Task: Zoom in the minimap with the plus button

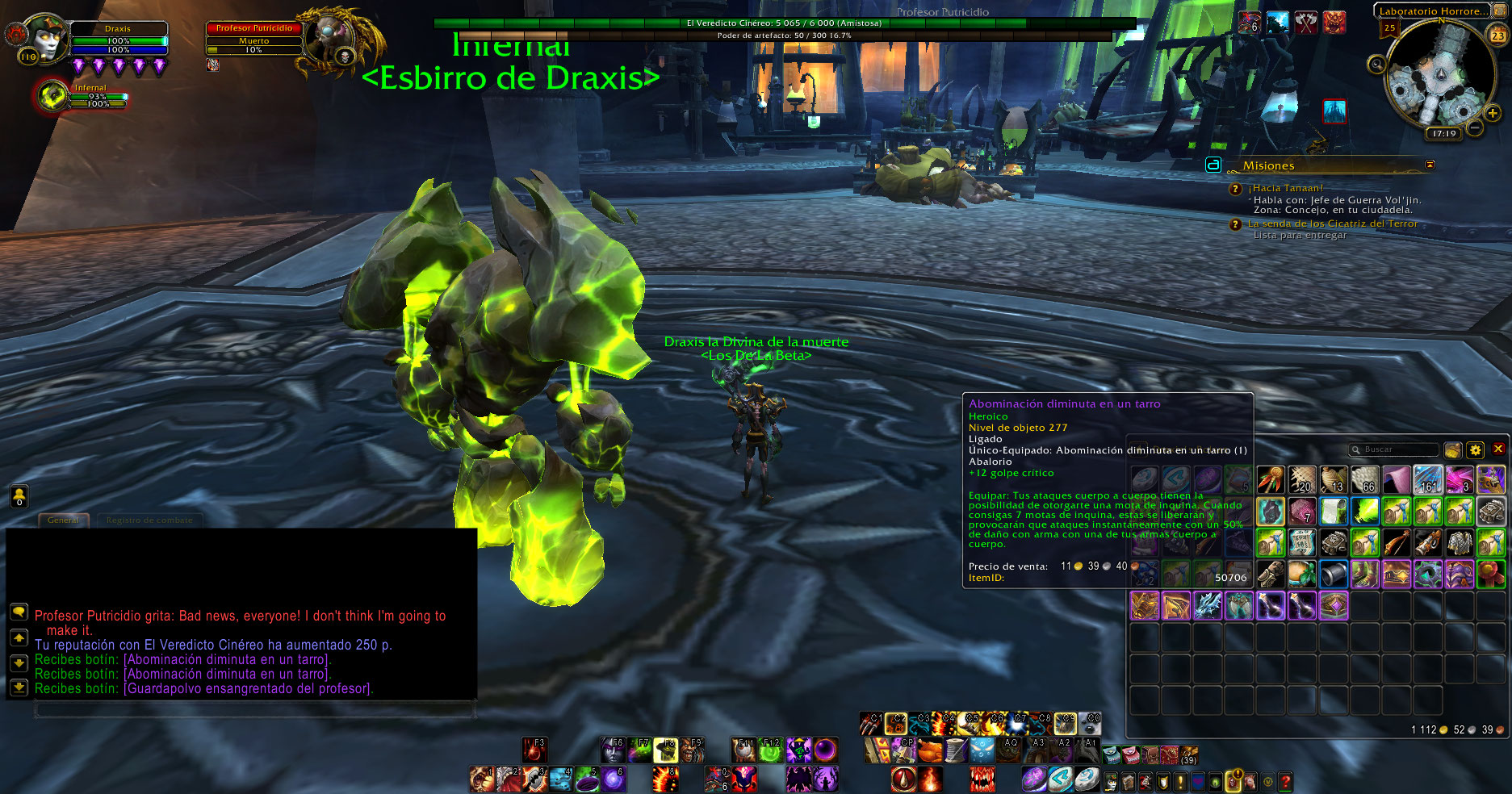Action: coord(1493,114)
